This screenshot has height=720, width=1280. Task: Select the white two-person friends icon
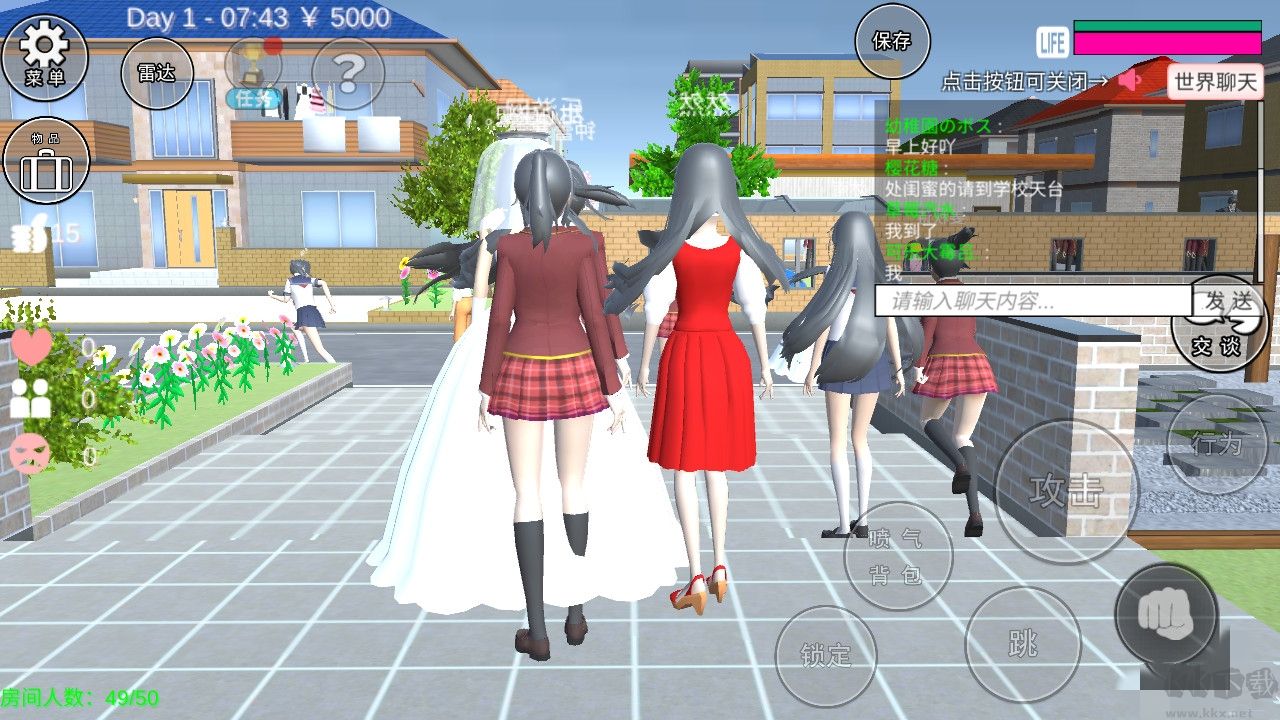point(31,399)
